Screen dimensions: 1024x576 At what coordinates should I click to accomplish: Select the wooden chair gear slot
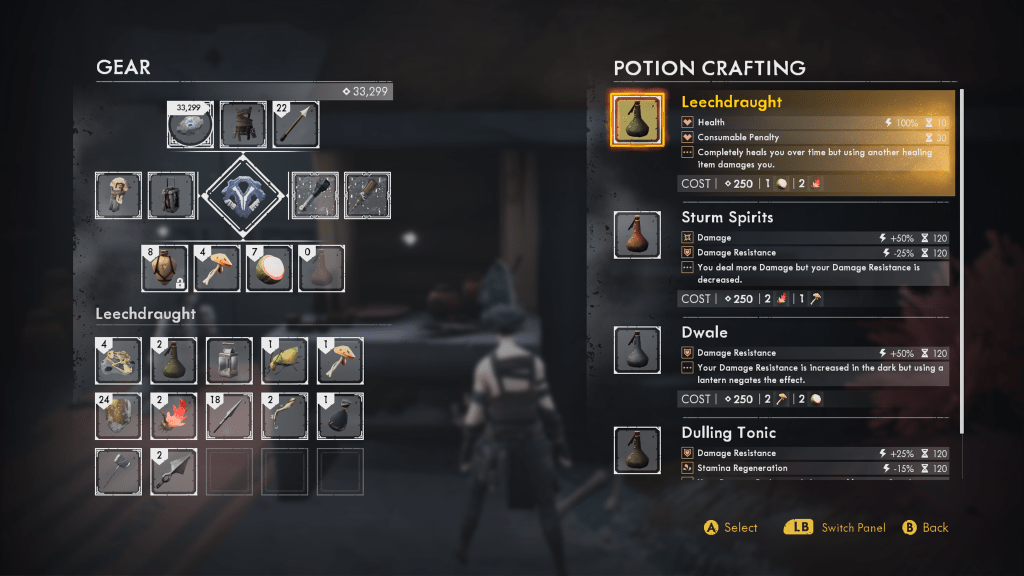click(x=243, y=125)
